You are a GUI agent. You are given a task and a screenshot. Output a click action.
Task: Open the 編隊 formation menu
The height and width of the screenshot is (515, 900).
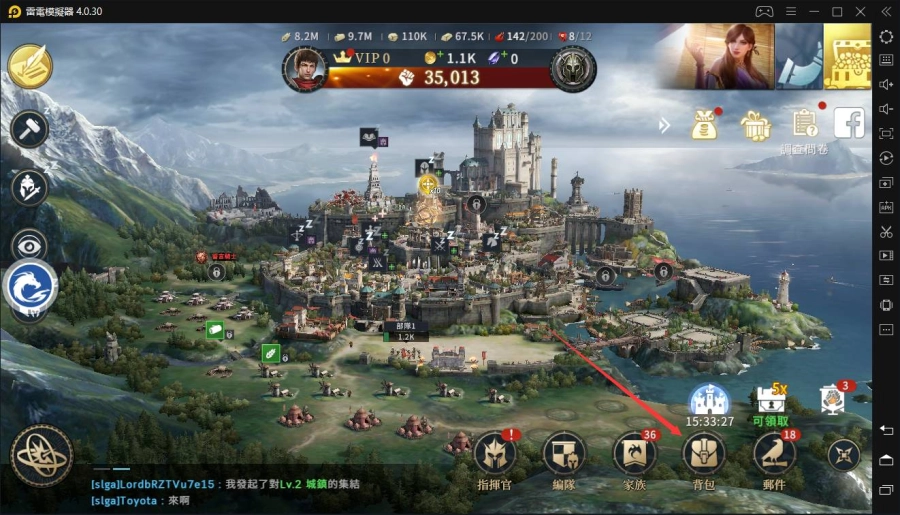(x=564, y=455)
